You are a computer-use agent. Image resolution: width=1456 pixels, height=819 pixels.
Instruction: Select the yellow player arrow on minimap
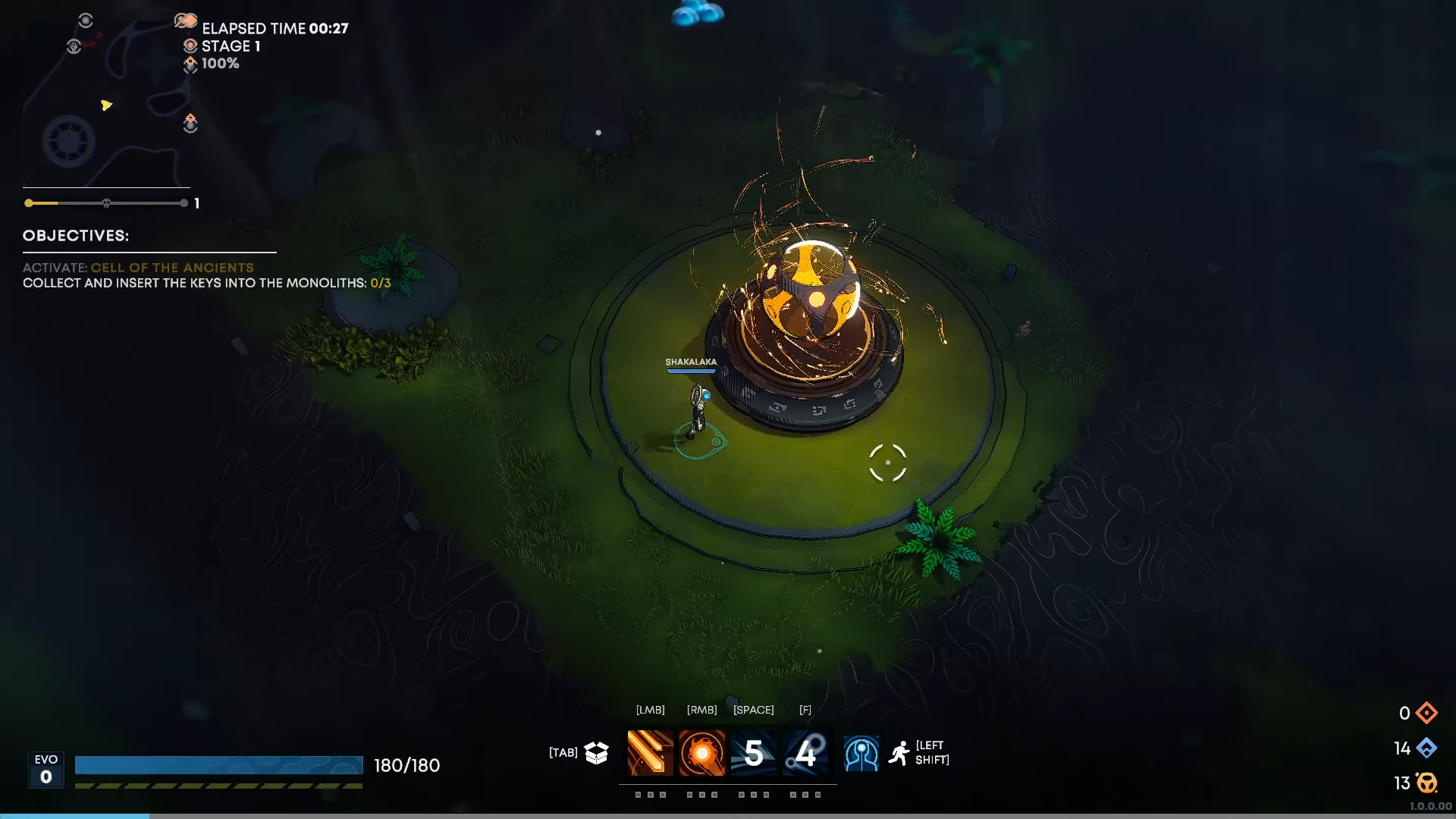106,105
